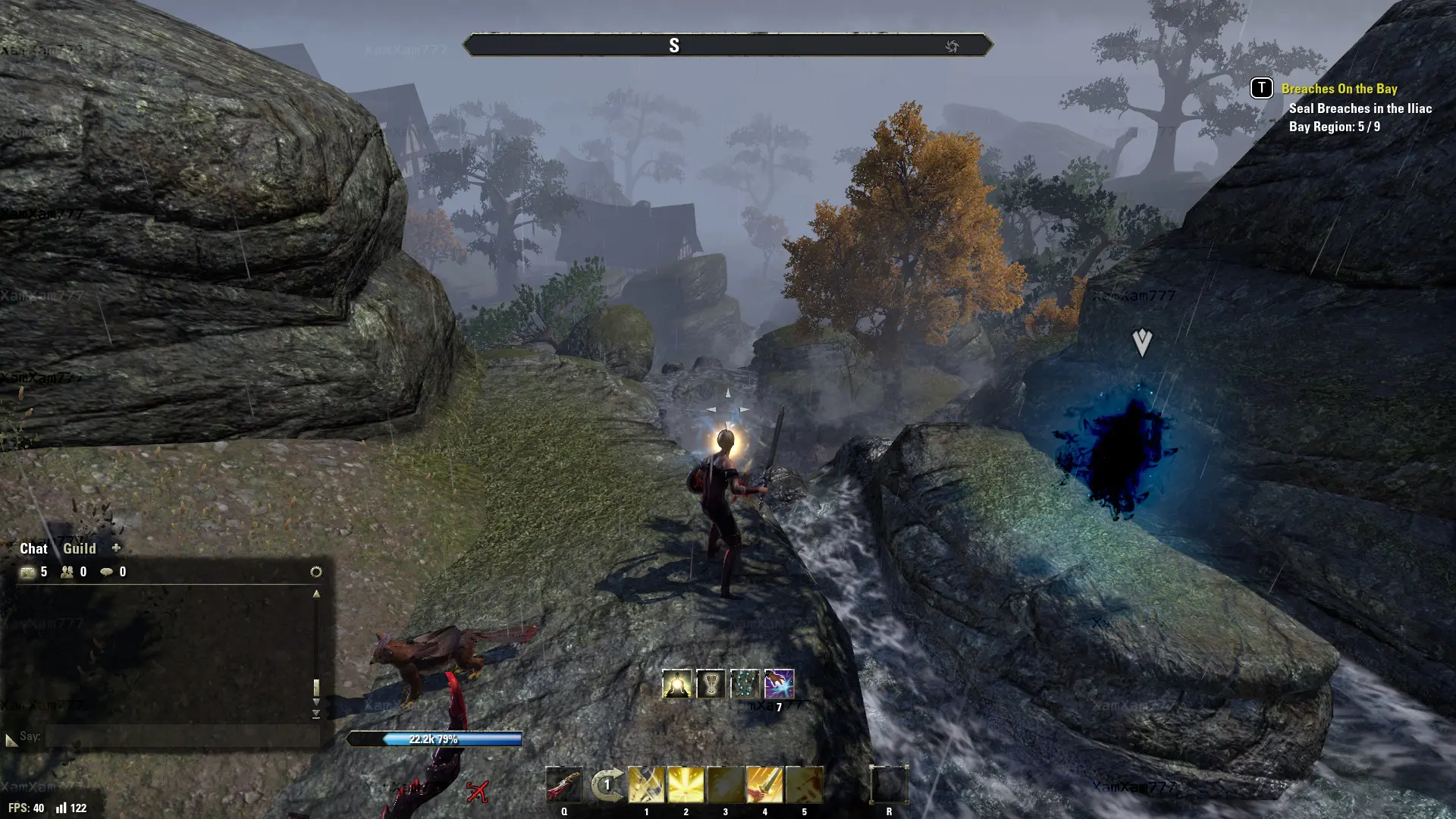The height and width of the screenshot is (819, 1456).
Task: Open the chat channel selector arrow
Action: pos(11,739)
